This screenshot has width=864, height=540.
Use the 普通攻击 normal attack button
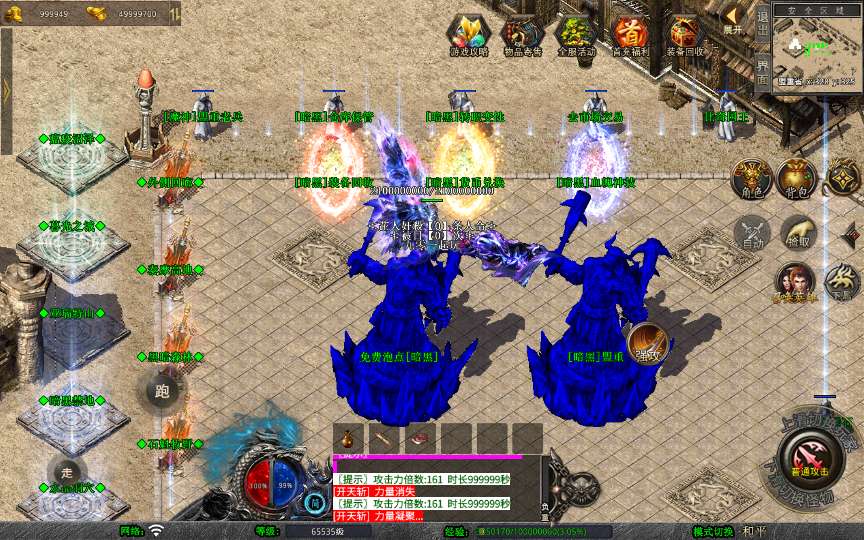808,460
